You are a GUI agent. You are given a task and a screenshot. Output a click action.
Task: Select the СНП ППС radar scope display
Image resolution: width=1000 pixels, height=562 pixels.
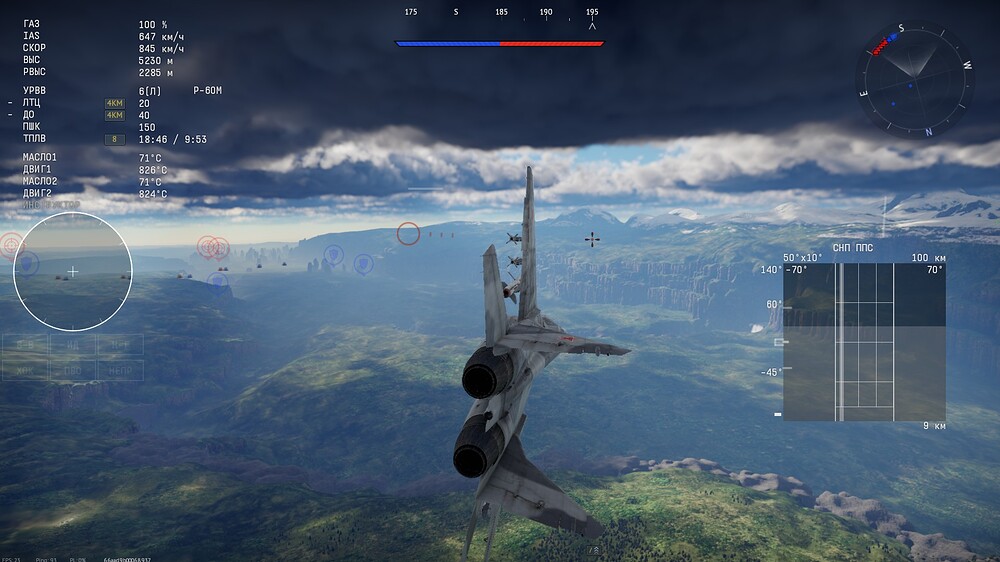864,342
